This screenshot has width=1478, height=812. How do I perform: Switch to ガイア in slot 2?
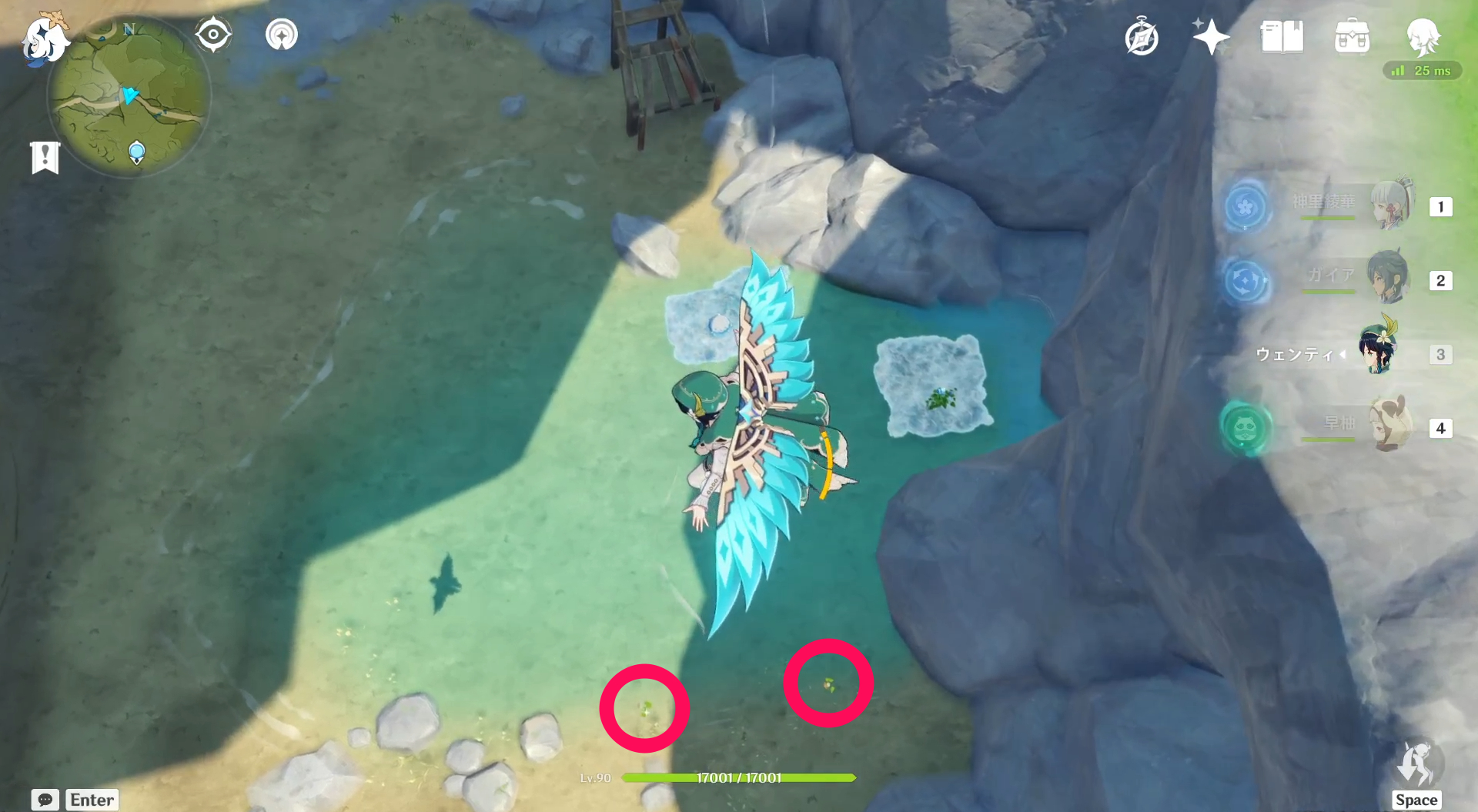point(1387,277)
